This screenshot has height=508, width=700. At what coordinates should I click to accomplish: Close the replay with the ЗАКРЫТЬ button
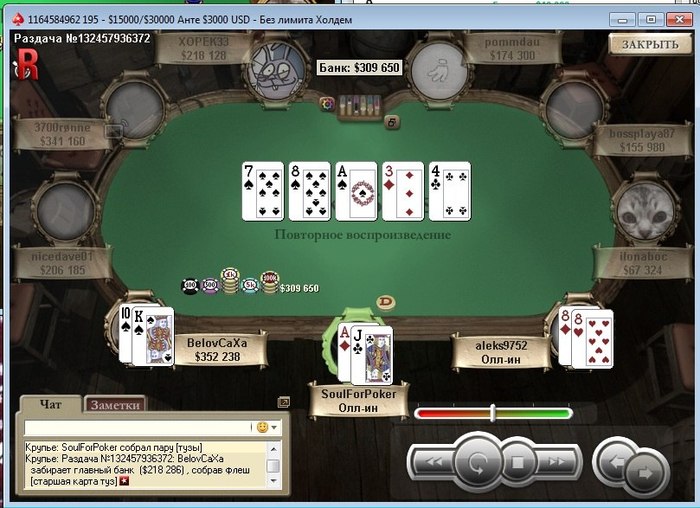(x=650, y=44)
